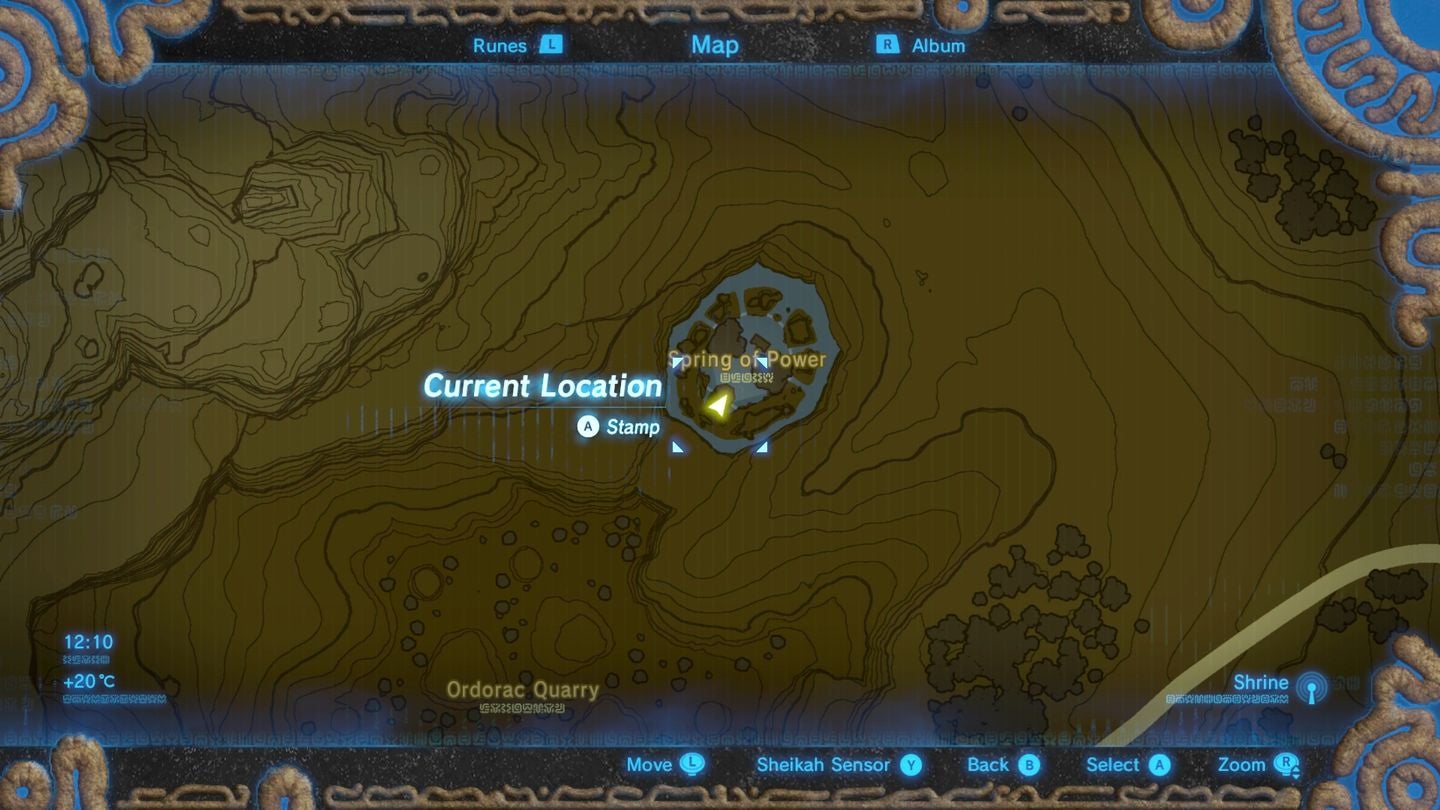
Task: Enable a Stamp on the map
Action: [632, 427]
